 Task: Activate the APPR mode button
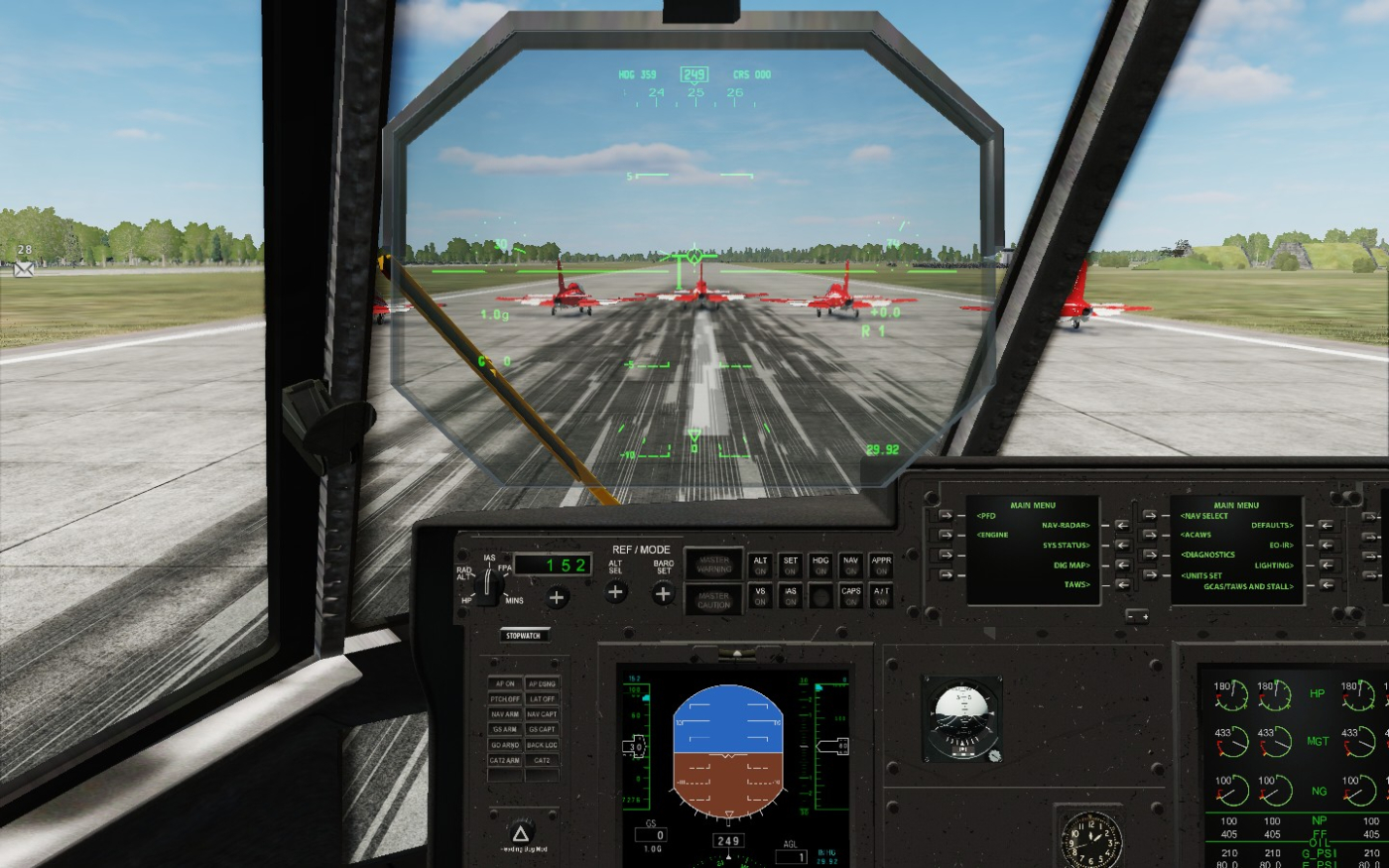coord(881,565)
